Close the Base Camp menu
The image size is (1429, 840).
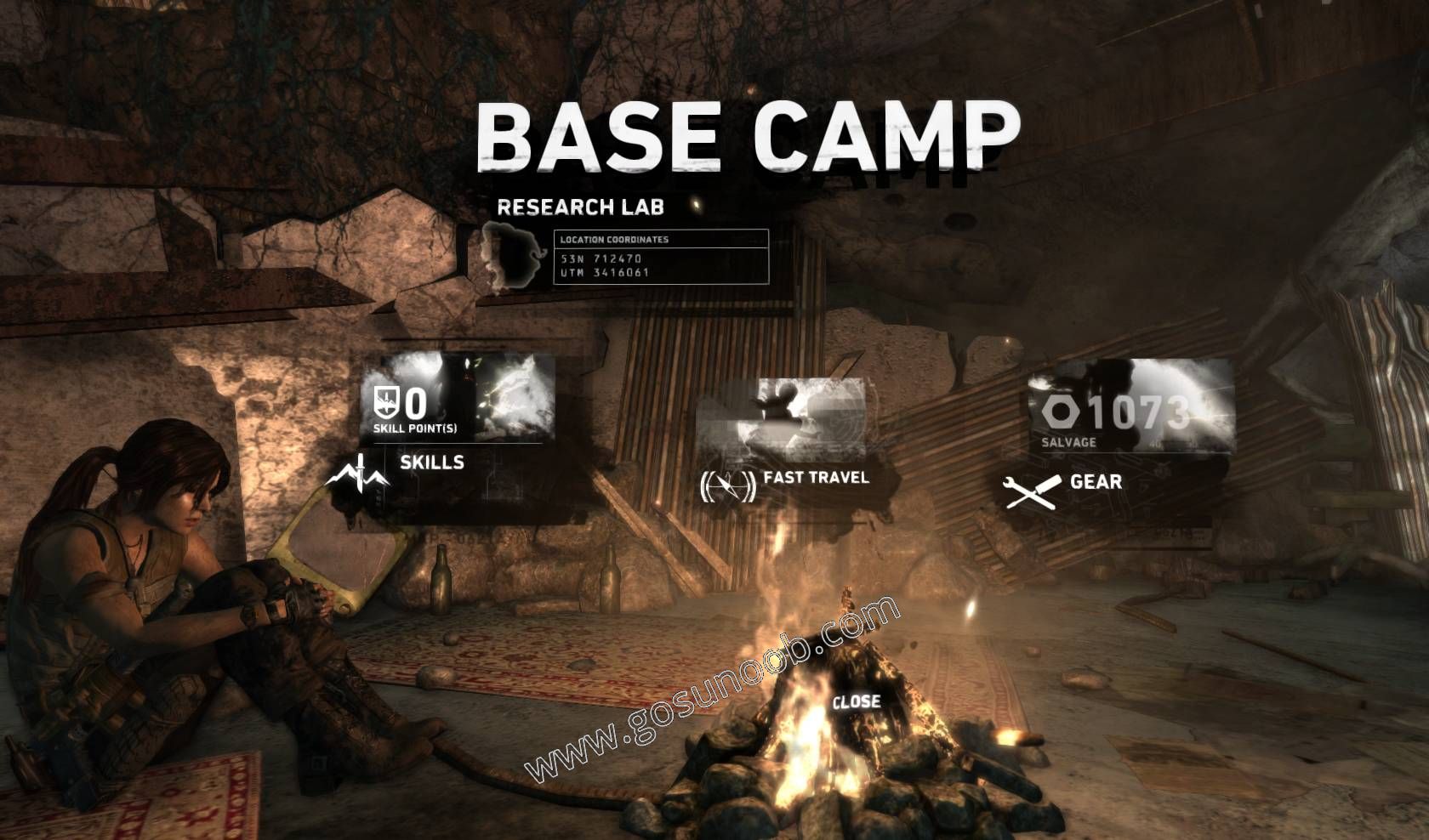click(x=856, y=702)
